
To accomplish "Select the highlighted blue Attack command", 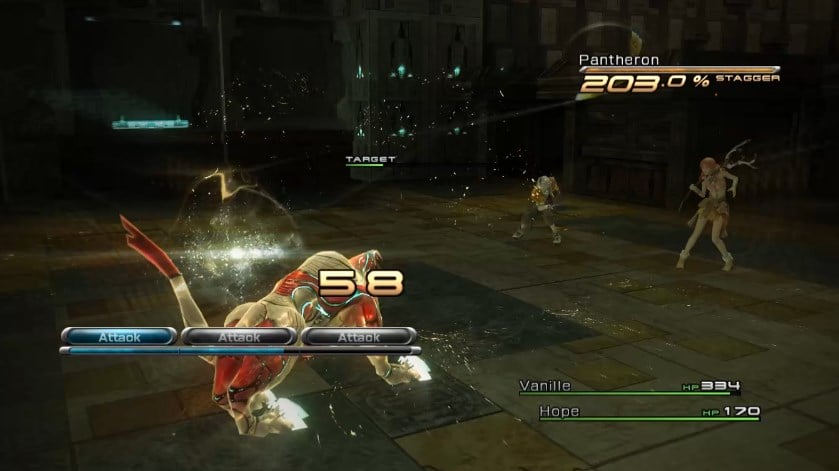I will click(x=119, y=337).
